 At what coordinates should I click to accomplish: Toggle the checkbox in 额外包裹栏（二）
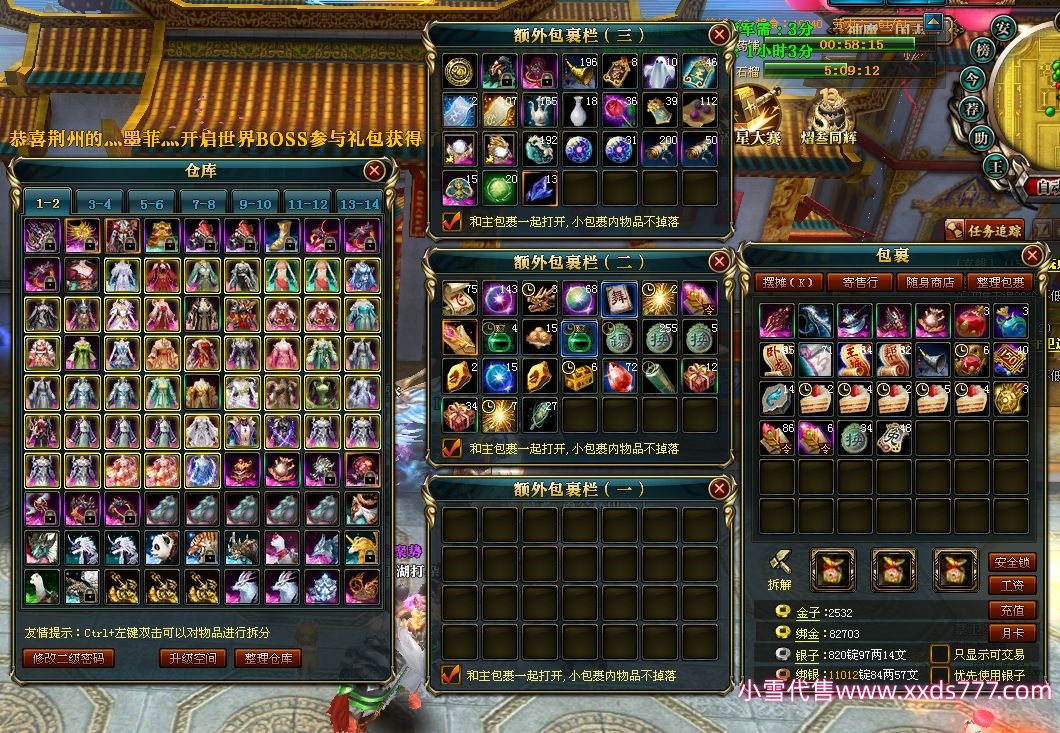[x=452, y=449]
